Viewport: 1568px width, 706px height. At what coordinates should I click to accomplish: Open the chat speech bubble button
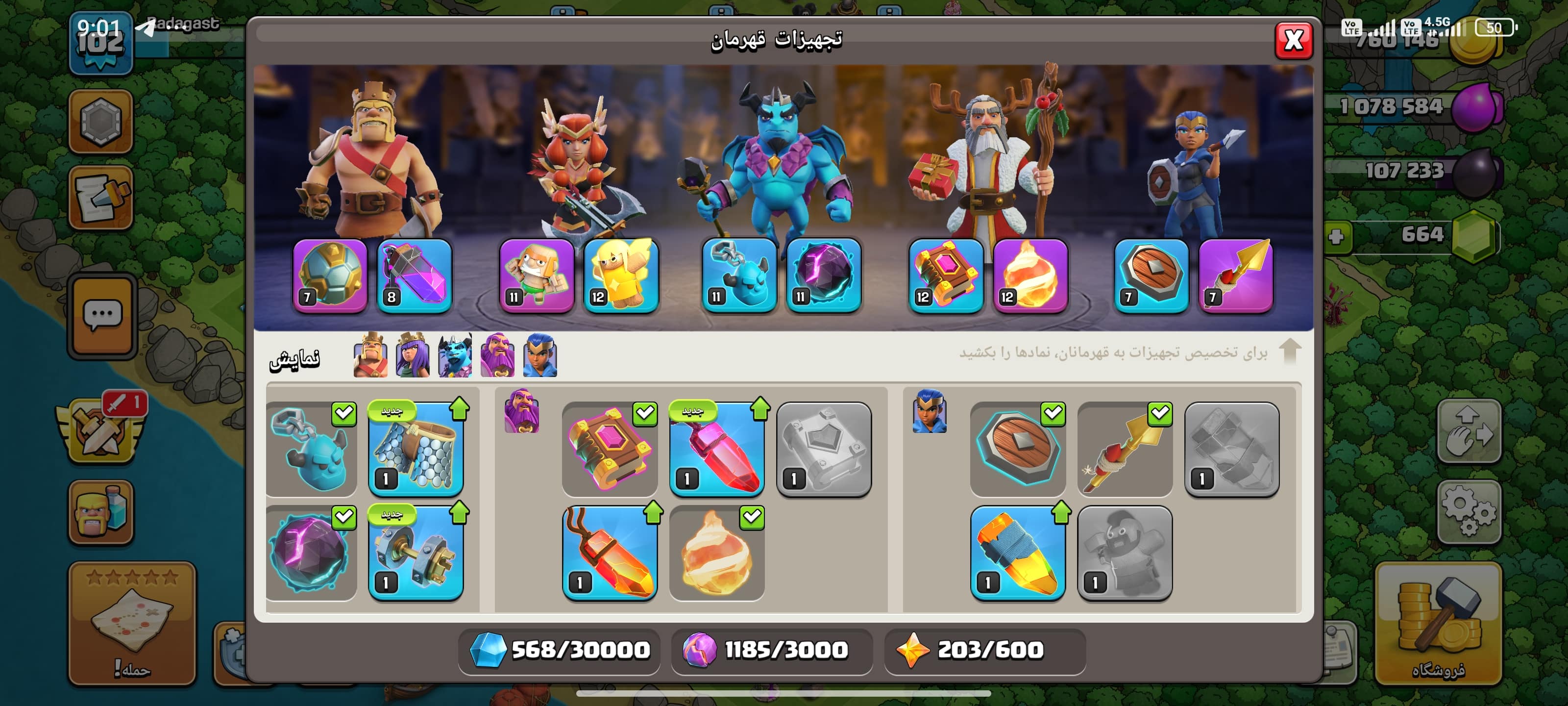[x=101, y=315]
